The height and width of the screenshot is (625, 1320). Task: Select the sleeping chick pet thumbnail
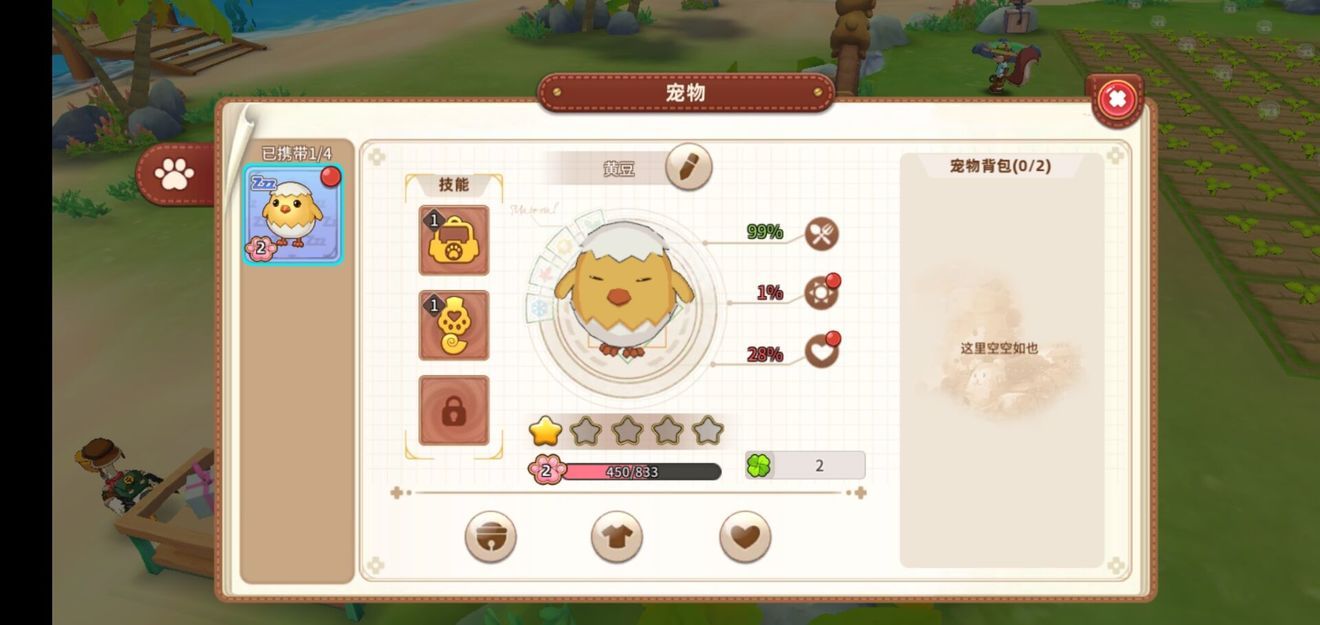click(294, 215)
